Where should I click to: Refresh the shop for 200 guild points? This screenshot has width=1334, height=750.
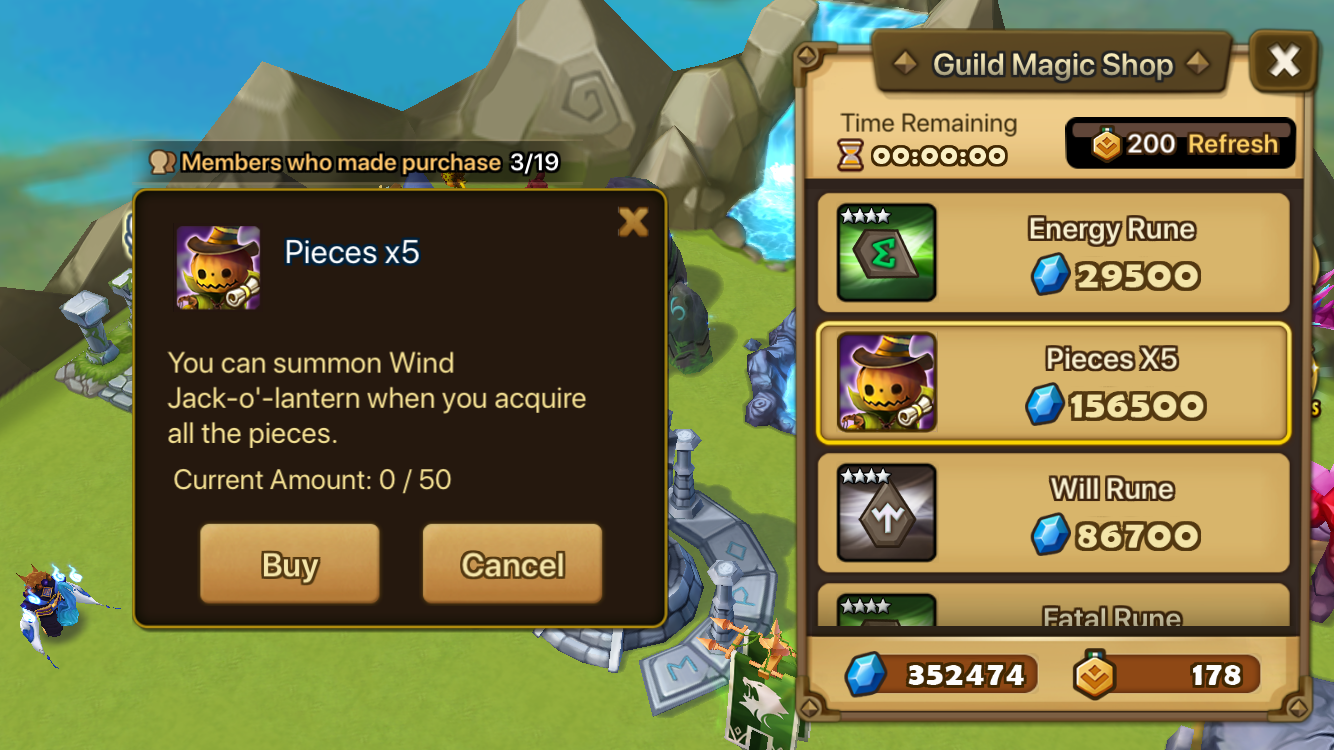point(1181,144)
